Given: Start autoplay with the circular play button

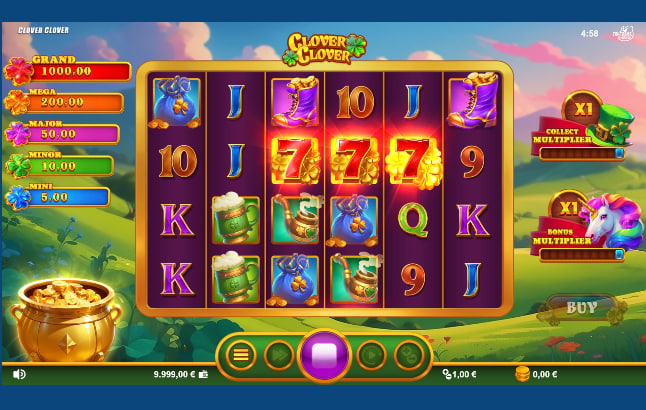Looking at the screenshot, I should coord(371,354).
